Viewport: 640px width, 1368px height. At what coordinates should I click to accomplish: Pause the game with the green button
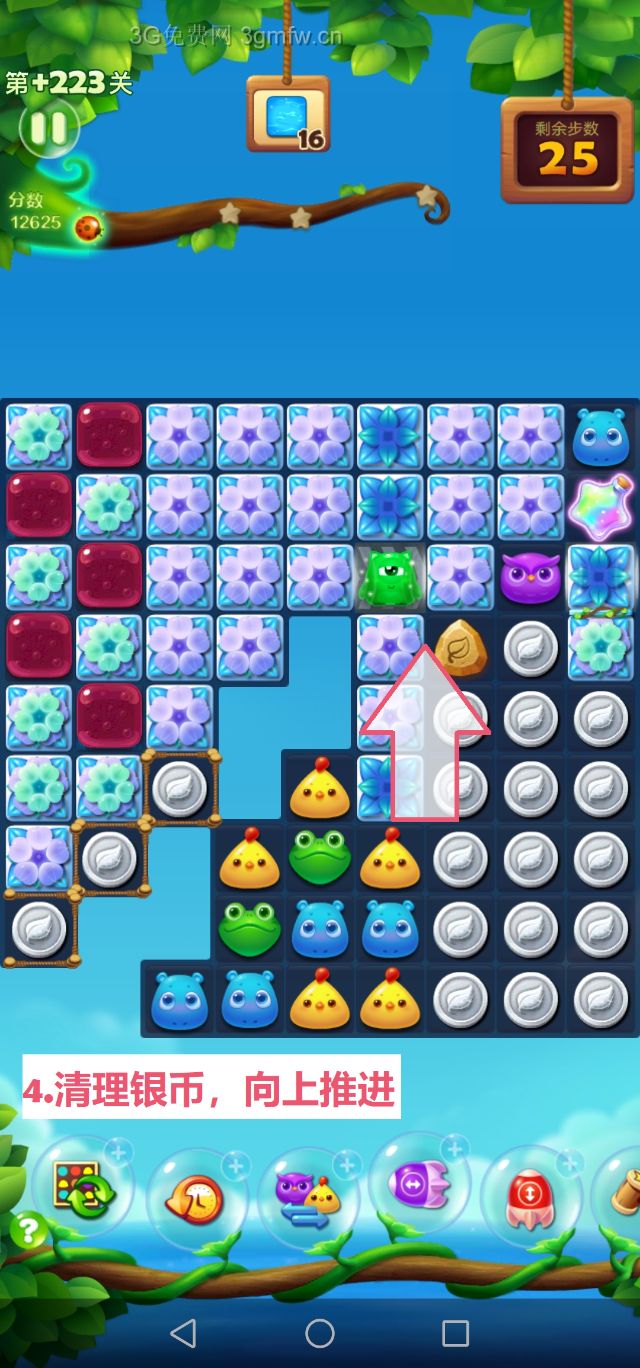pos(47,128)
